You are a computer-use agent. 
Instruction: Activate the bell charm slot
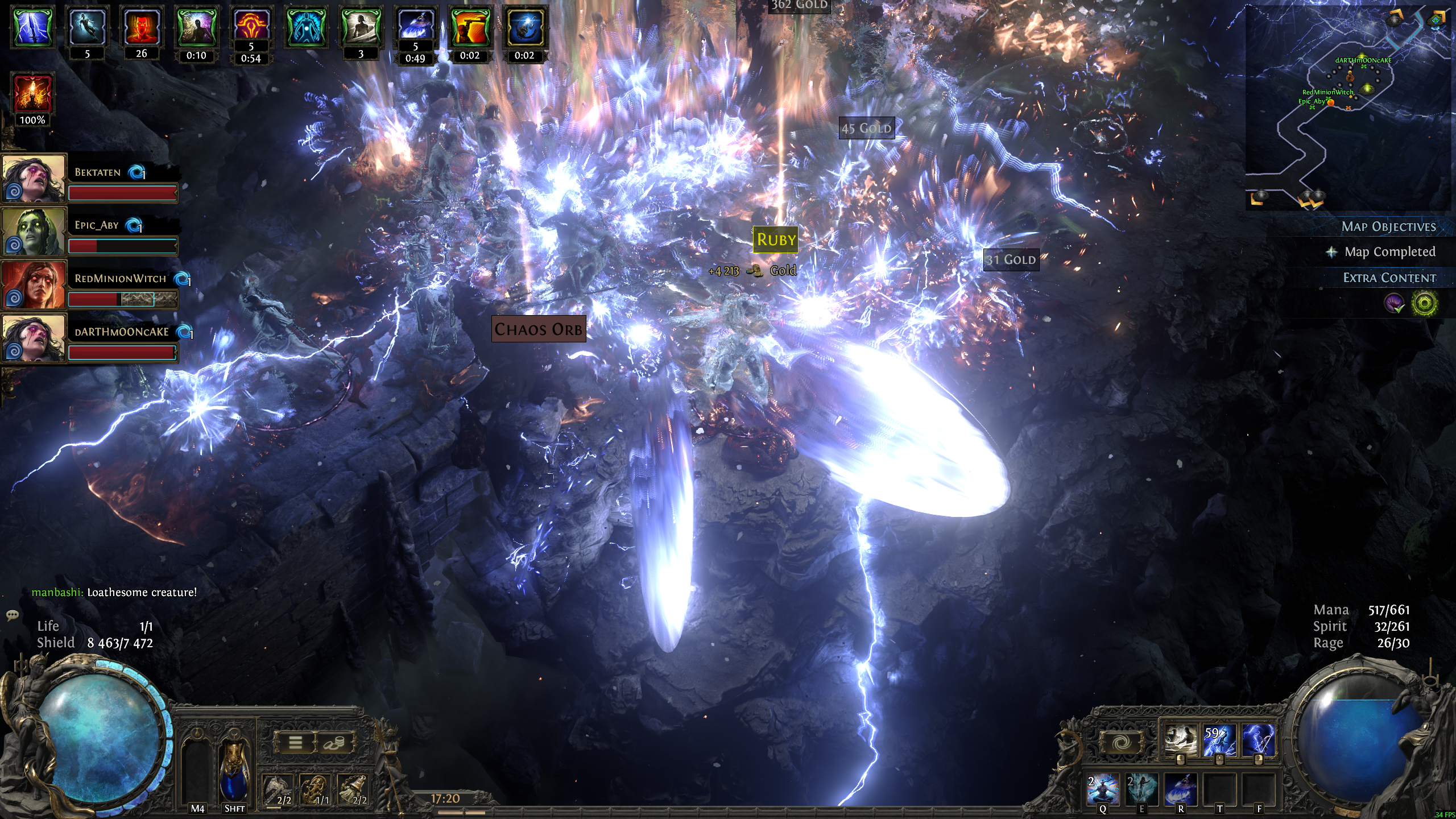353,790
